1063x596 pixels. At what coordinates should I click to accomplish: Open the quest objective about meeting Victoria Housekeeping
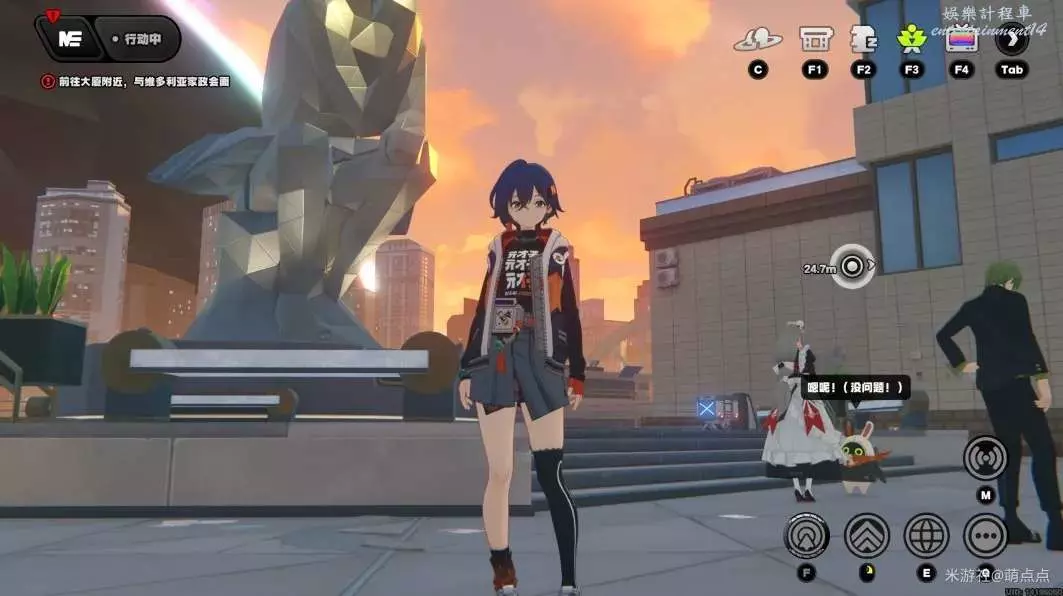point(135,81)
